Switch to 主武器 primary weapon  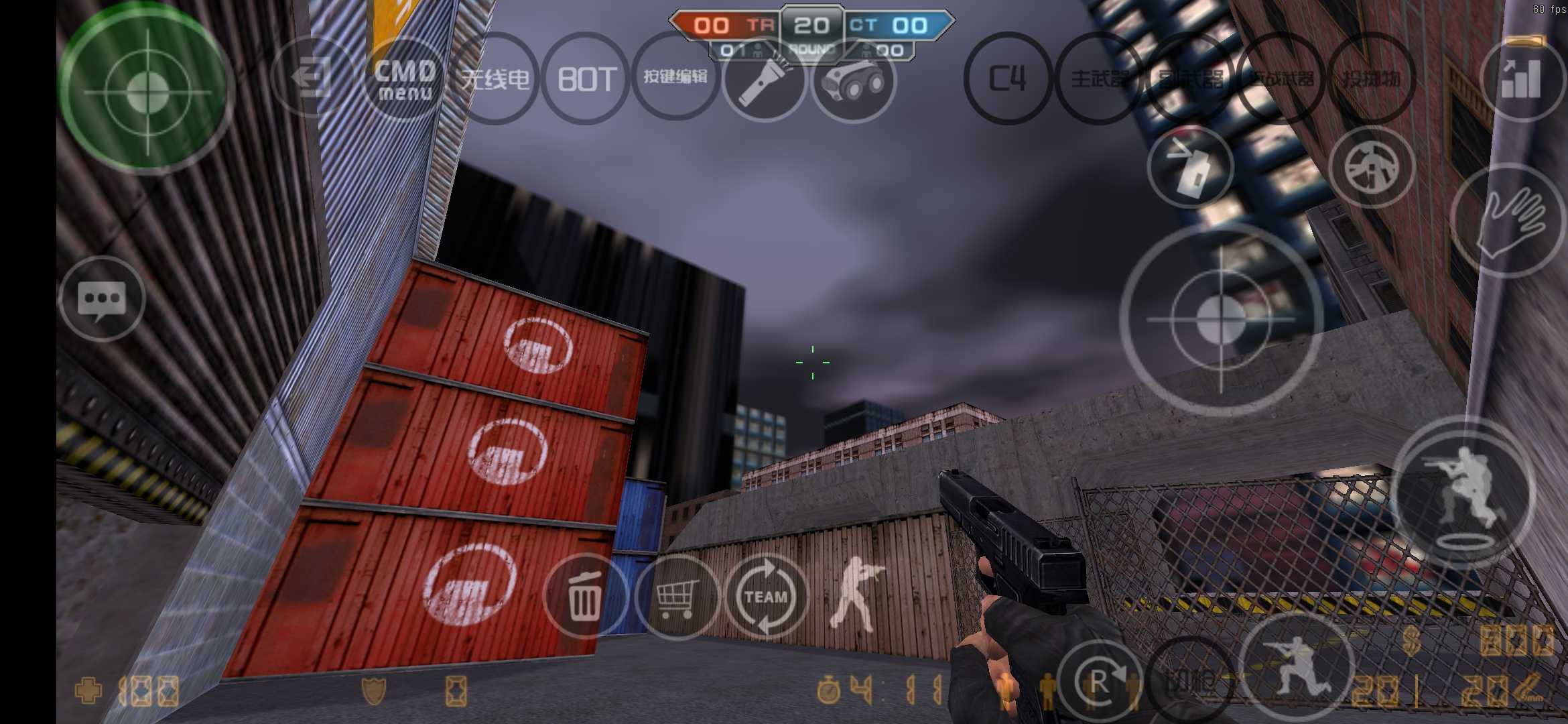(x=1099, y=79)
